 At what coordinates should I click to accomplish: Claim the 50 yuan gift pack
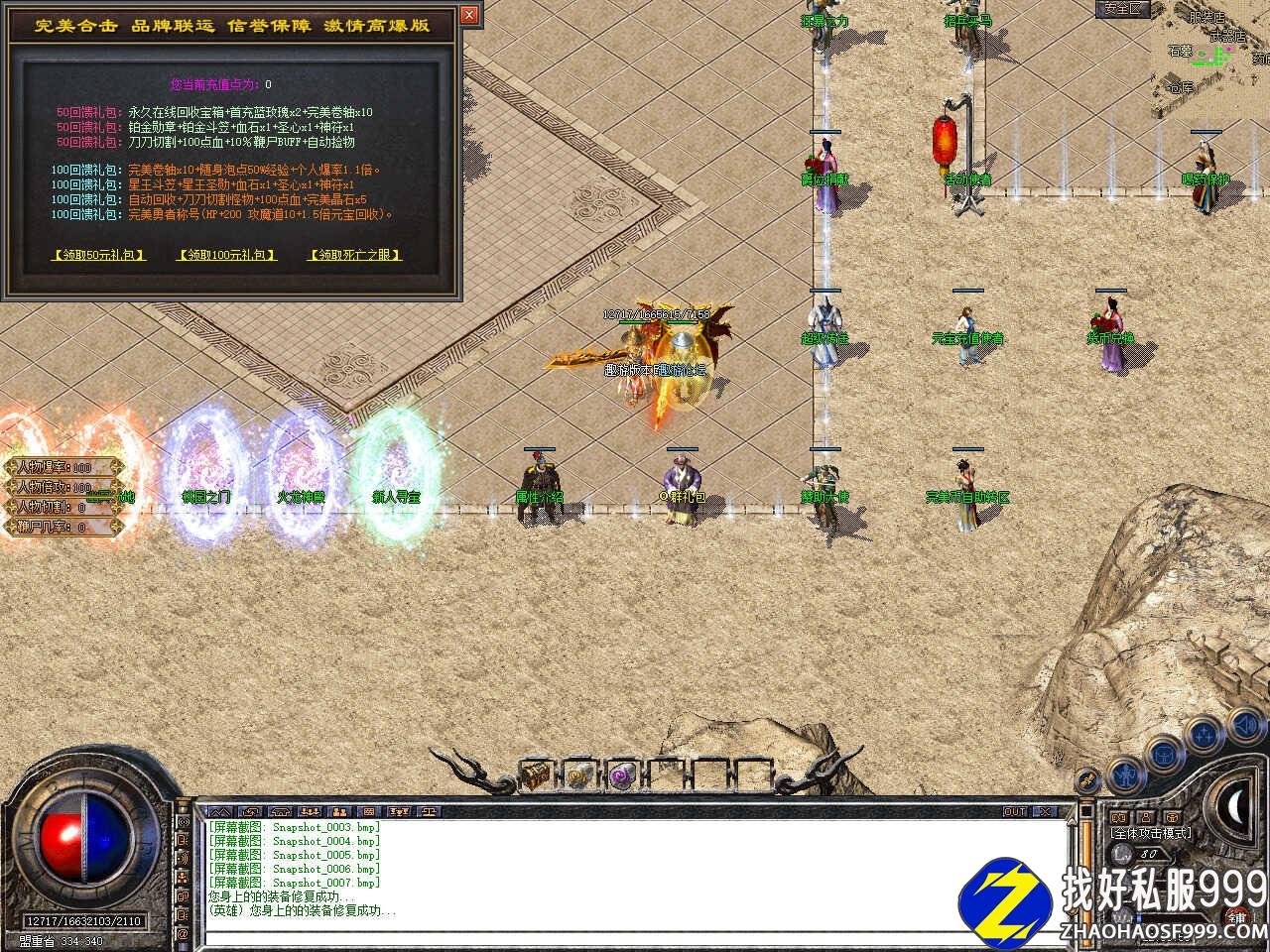pos(98,255)
